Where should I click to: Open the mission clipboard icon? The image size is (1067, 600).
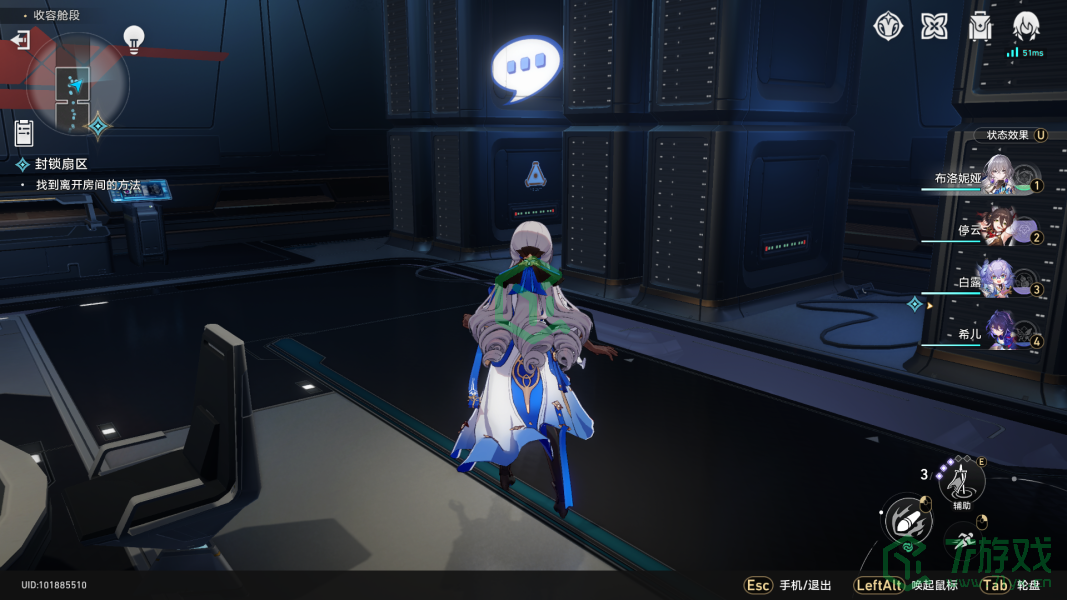pos(24,132)
